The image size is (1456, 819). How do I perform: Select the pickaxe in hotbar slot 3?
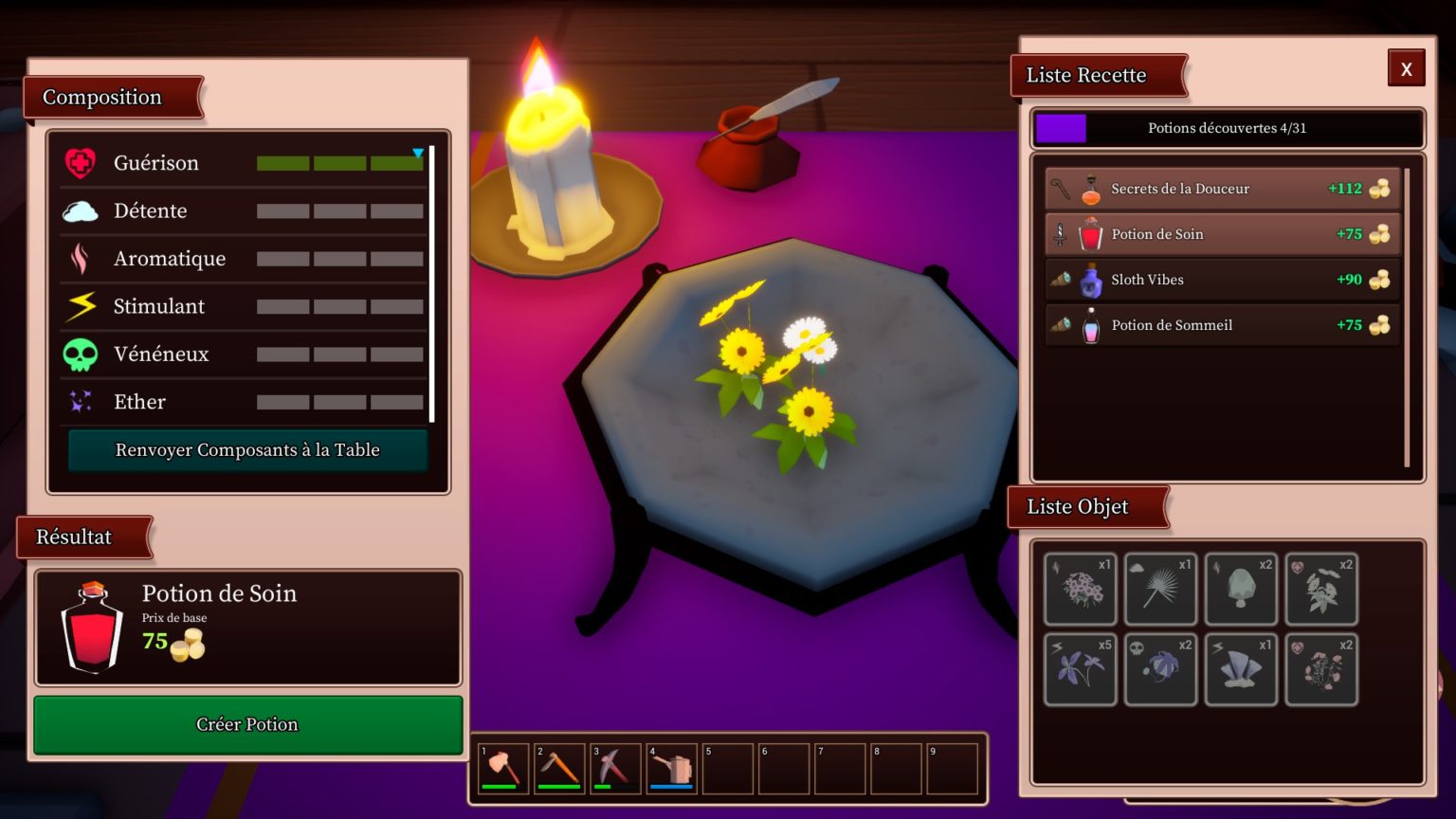pos(615,768)
